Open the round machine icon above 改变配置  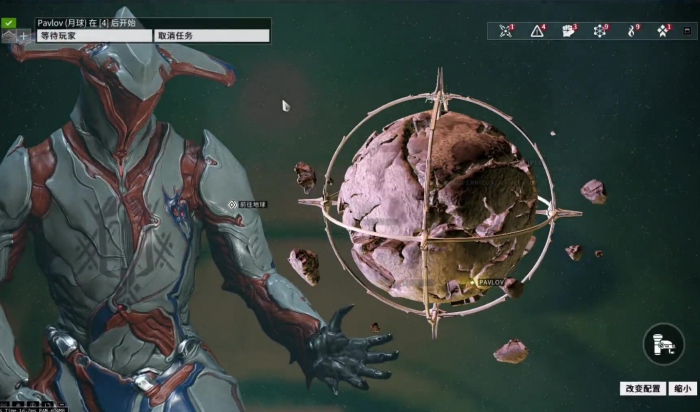point(663,344)
